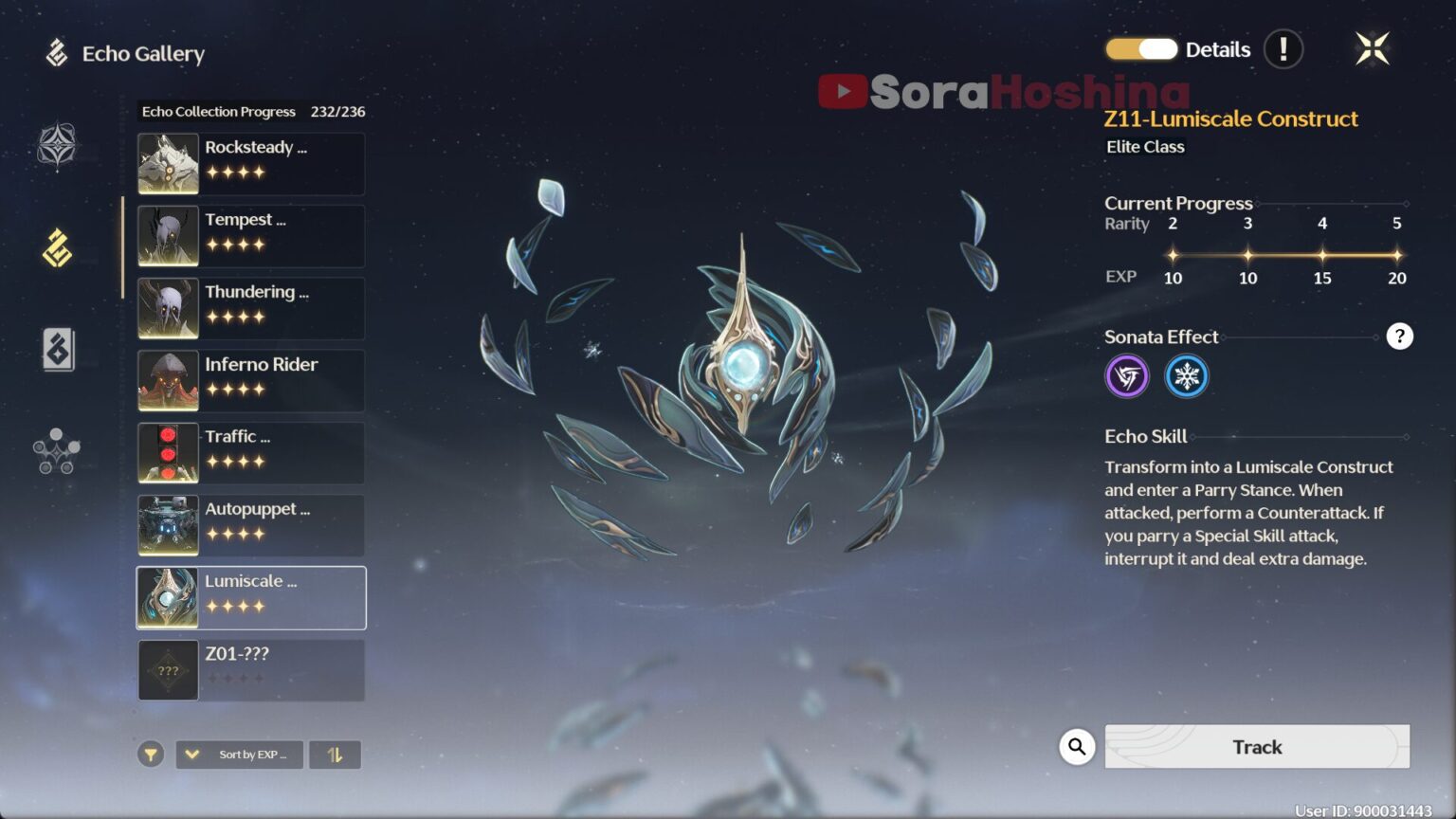Open the Sort by EXP dropdown
Image resolution: width=1456 pixels, height=819 pixels.
pyautogui.click(x=240, y=755)
